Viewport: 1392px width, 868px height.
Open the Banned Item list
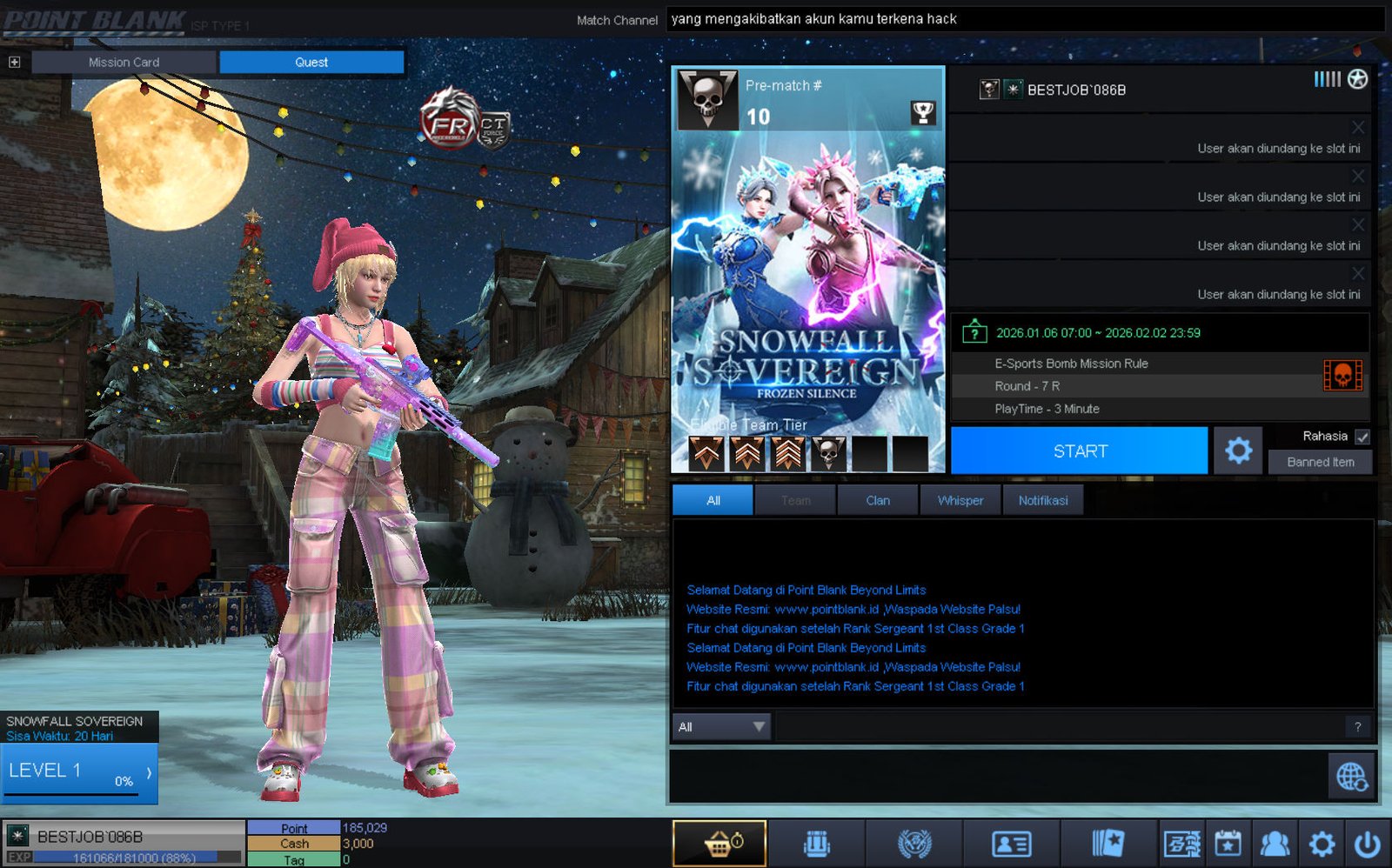[1320, 462]
